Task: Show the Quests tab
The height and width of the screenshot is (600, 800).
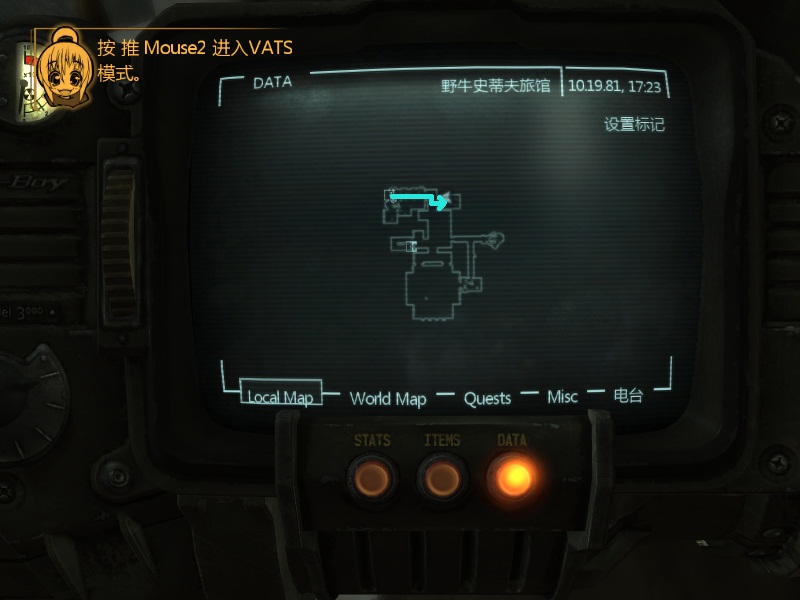Action: point(487,398)
